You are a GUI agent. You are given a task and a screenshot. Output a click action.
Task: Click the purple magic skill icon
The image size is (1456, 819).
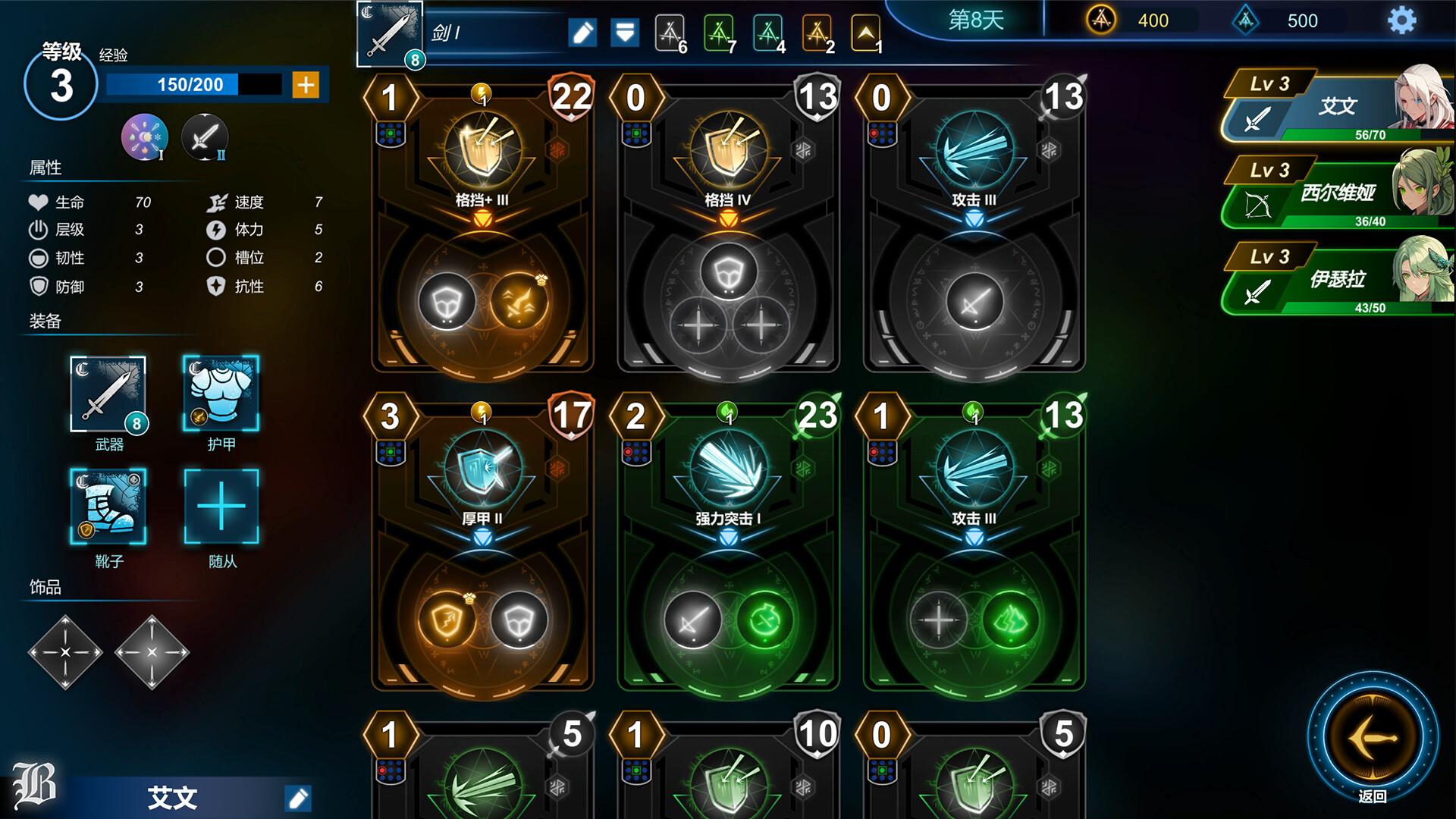tap(144, 137)
